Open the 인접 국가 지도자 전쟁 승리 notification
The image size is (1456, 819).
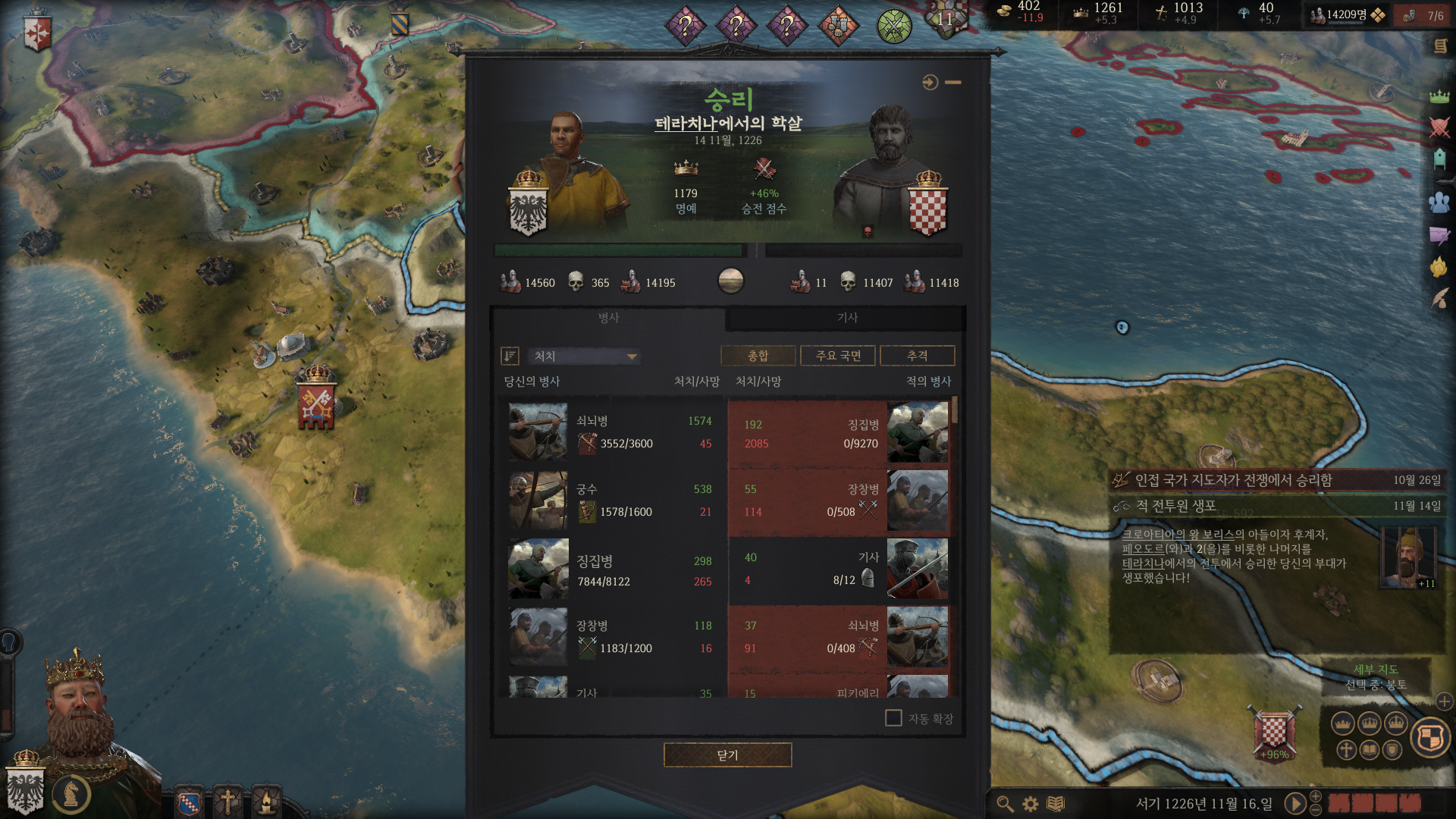1276,480
